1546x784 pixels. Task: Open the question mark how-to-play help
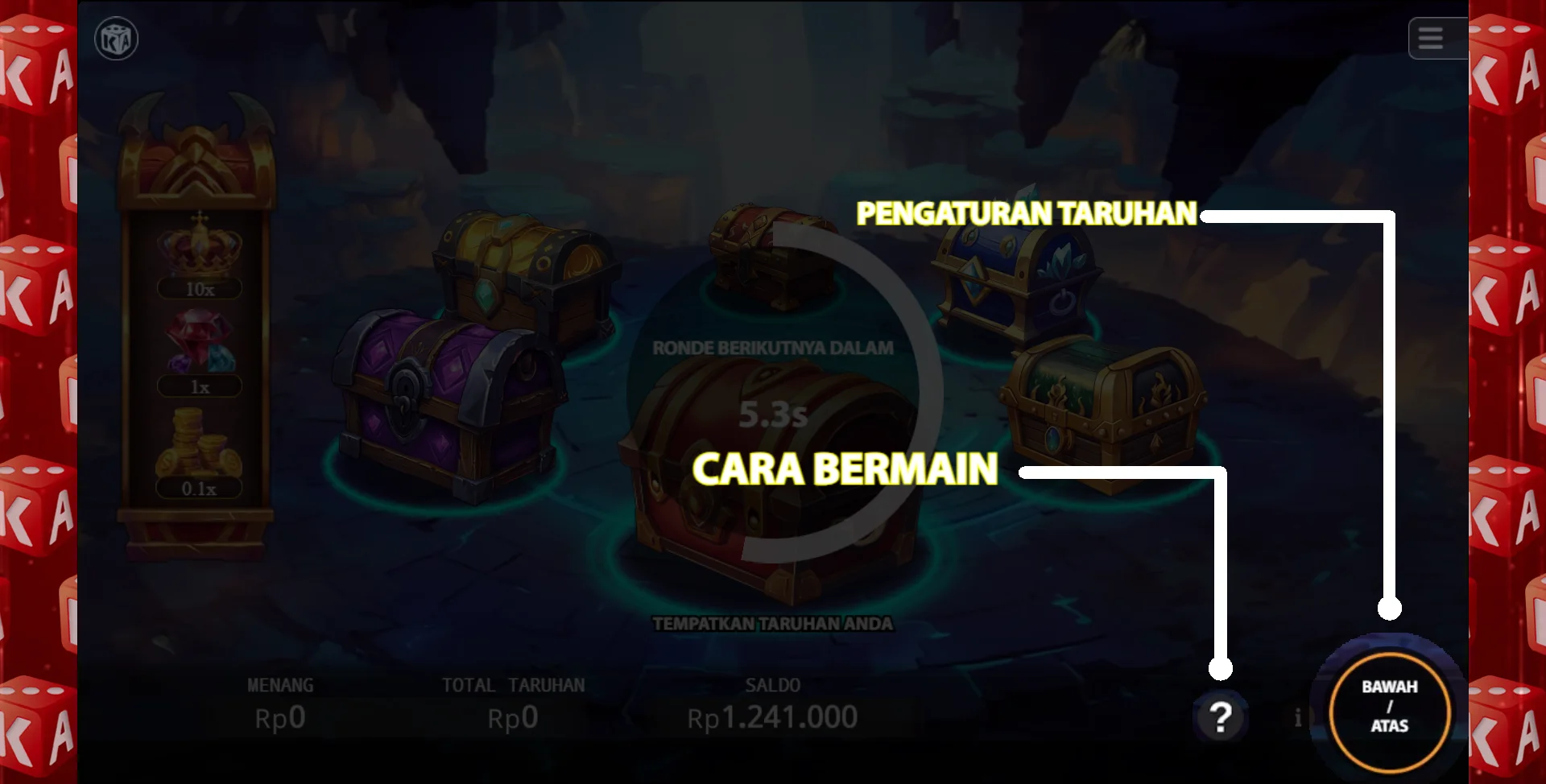(x=1221, y=716)
